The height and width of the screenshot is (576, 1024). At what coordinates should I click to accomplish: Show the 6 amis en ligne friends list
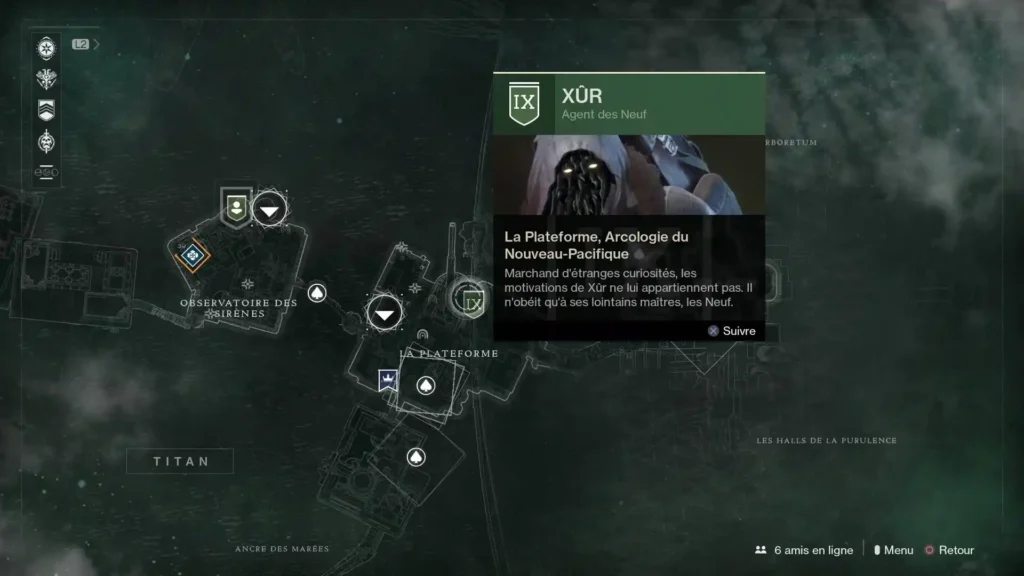[x=805, y=550]
